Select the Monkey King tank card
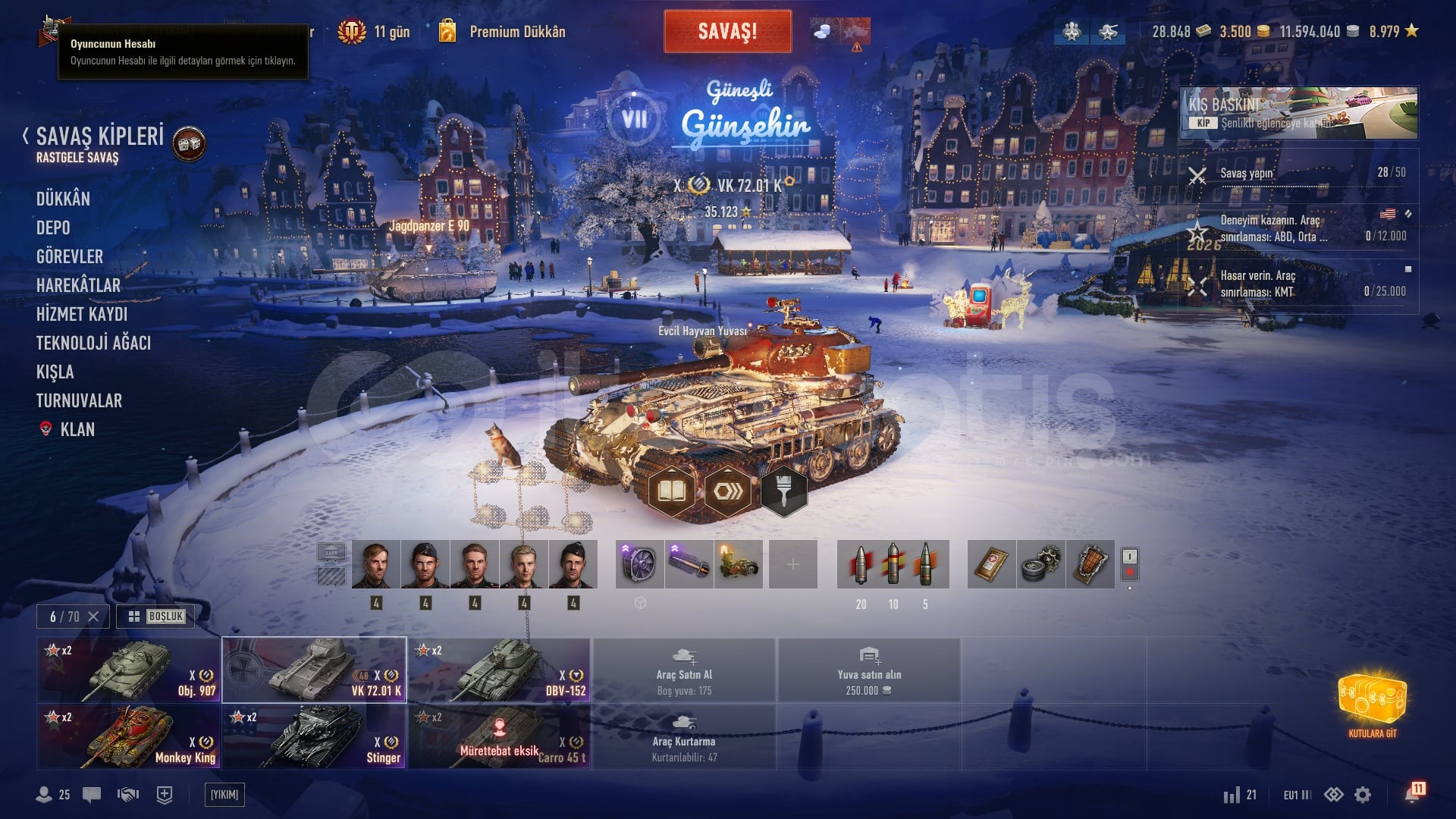The width and height of the screenshot is (1456, 819). click(129, 737)
